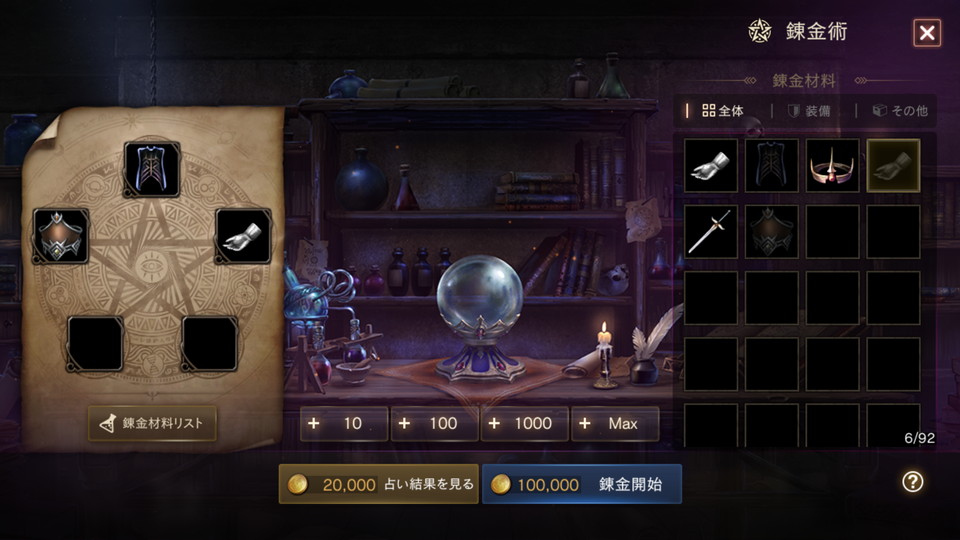
Task: Remove the gauntlet from the right pentagram slot
Action: [243, 236]
